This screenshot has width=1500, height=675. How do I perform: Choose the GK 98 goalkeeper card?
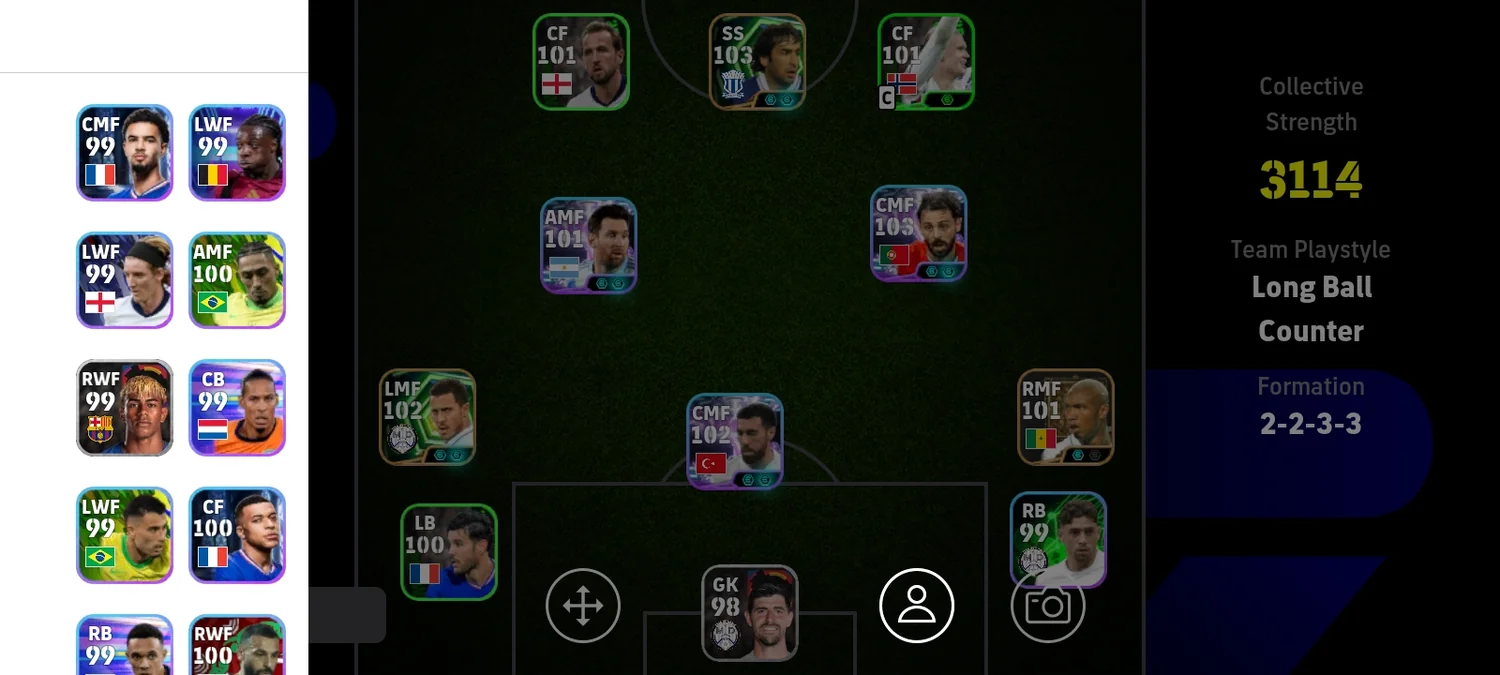[750, 613]
